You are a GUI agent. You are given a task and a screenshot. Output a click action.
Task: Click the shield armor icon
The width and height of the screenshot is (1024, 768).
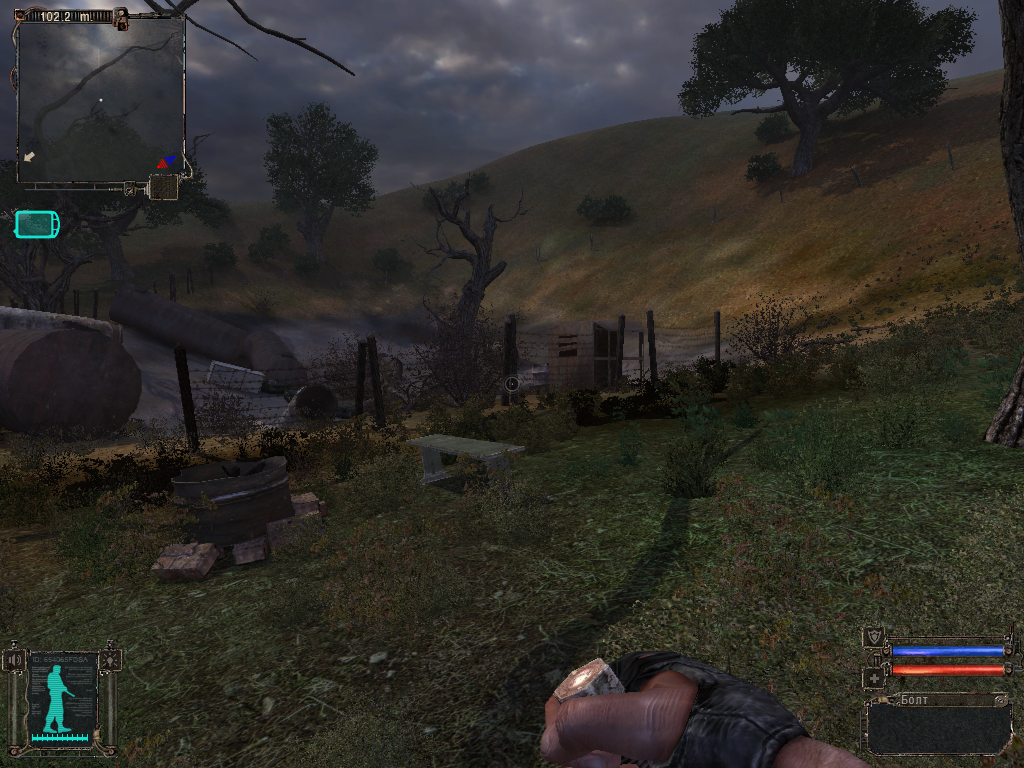click(x=875, y=638)
